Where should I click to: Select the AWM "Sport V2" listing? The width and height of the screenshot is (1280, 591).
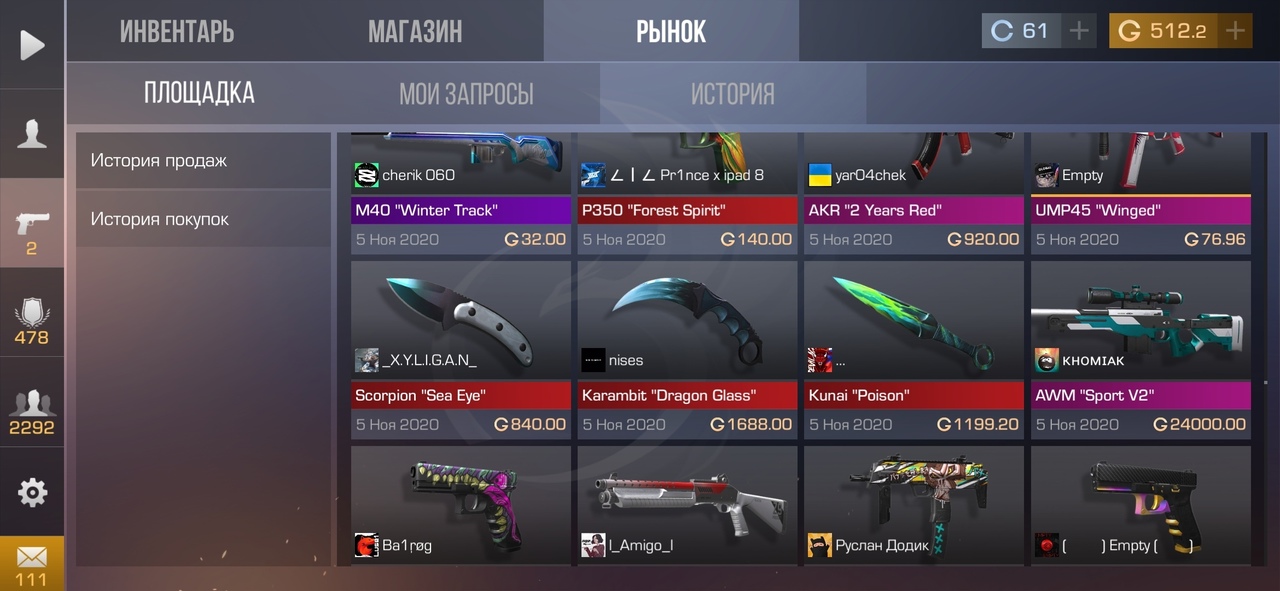1141,349
